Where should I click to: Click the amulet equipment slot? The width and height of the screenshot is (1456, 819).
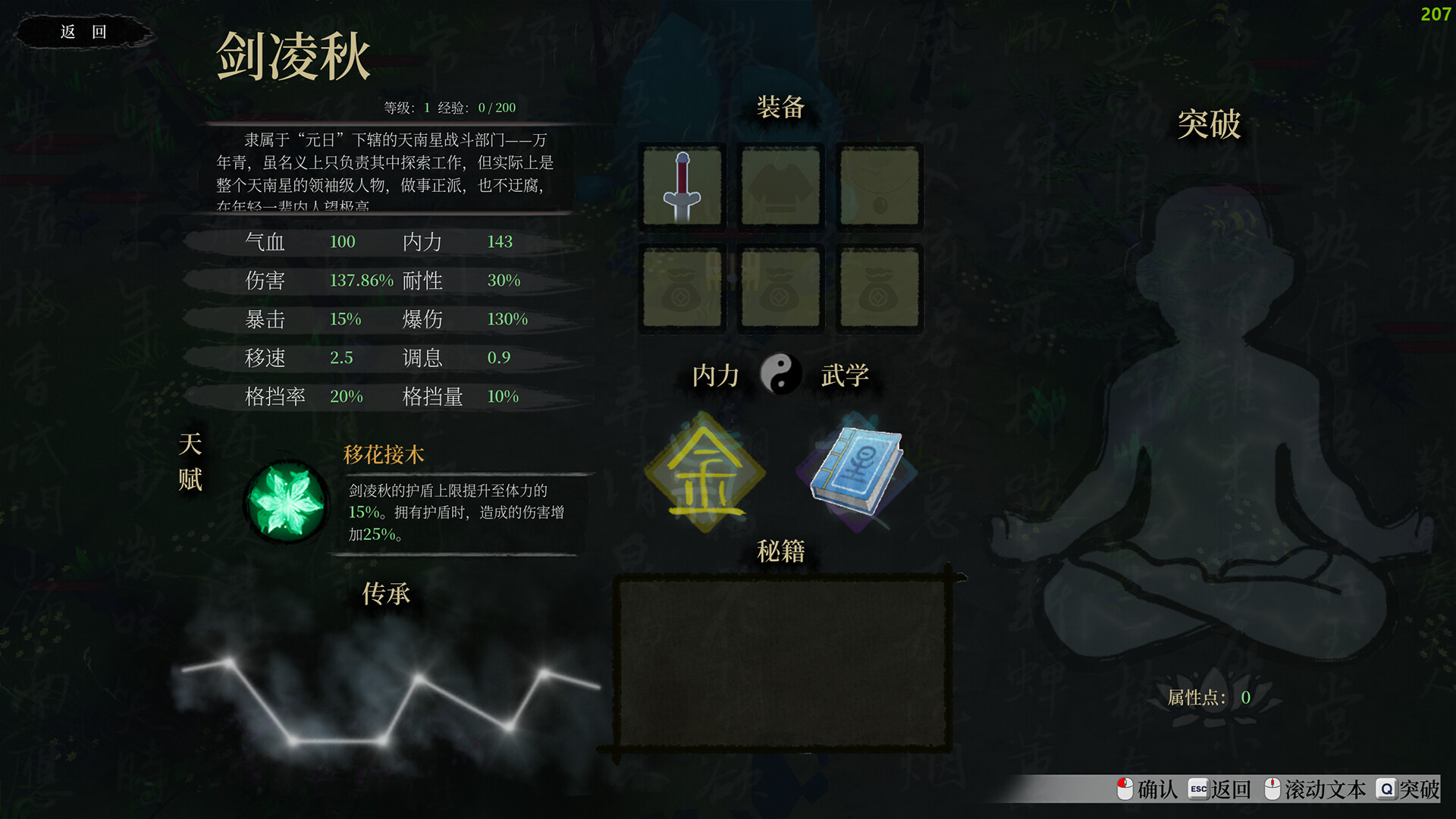878,186
